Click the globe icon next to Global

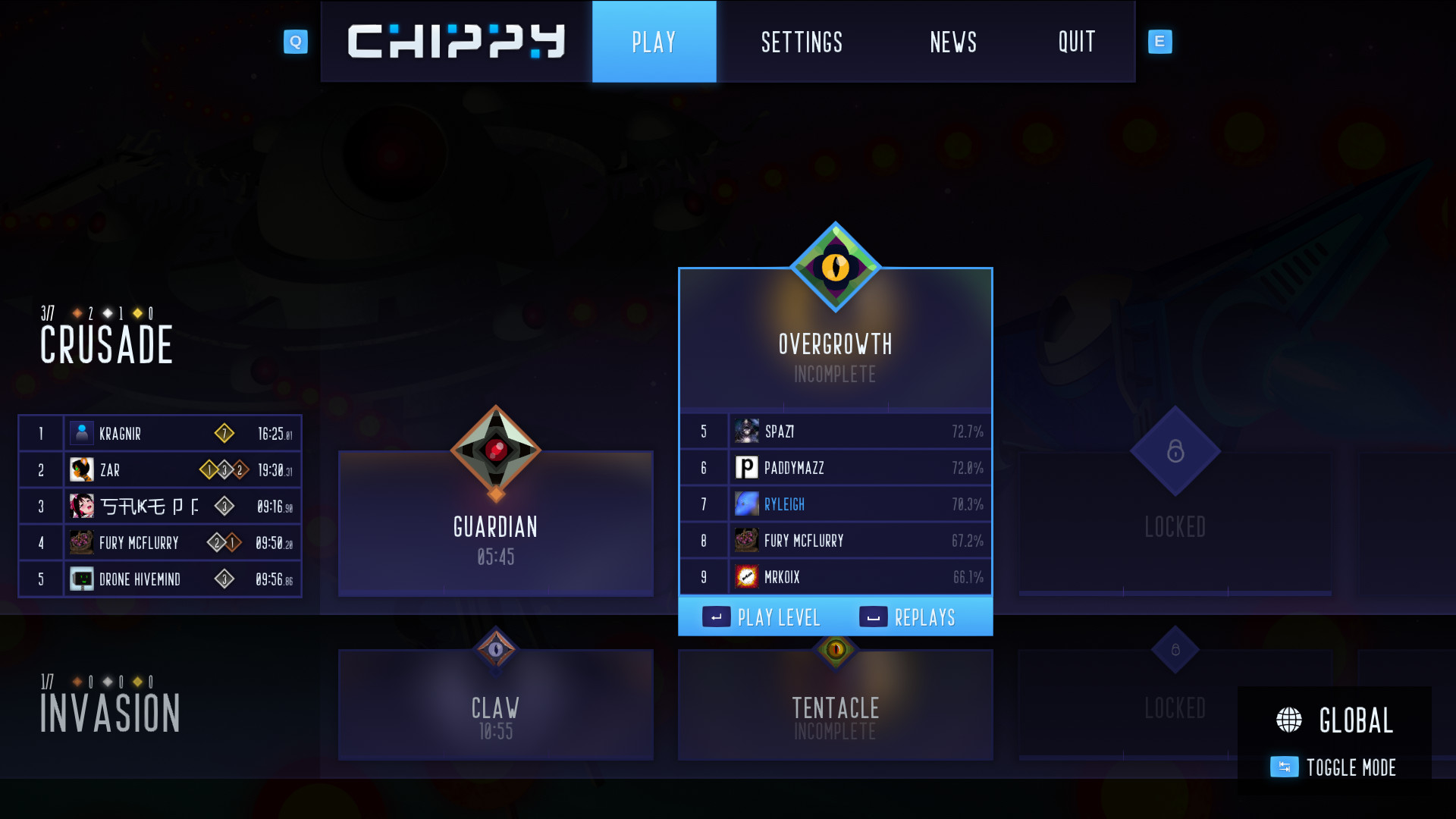pyautogui.click(x=1290, y=719)
